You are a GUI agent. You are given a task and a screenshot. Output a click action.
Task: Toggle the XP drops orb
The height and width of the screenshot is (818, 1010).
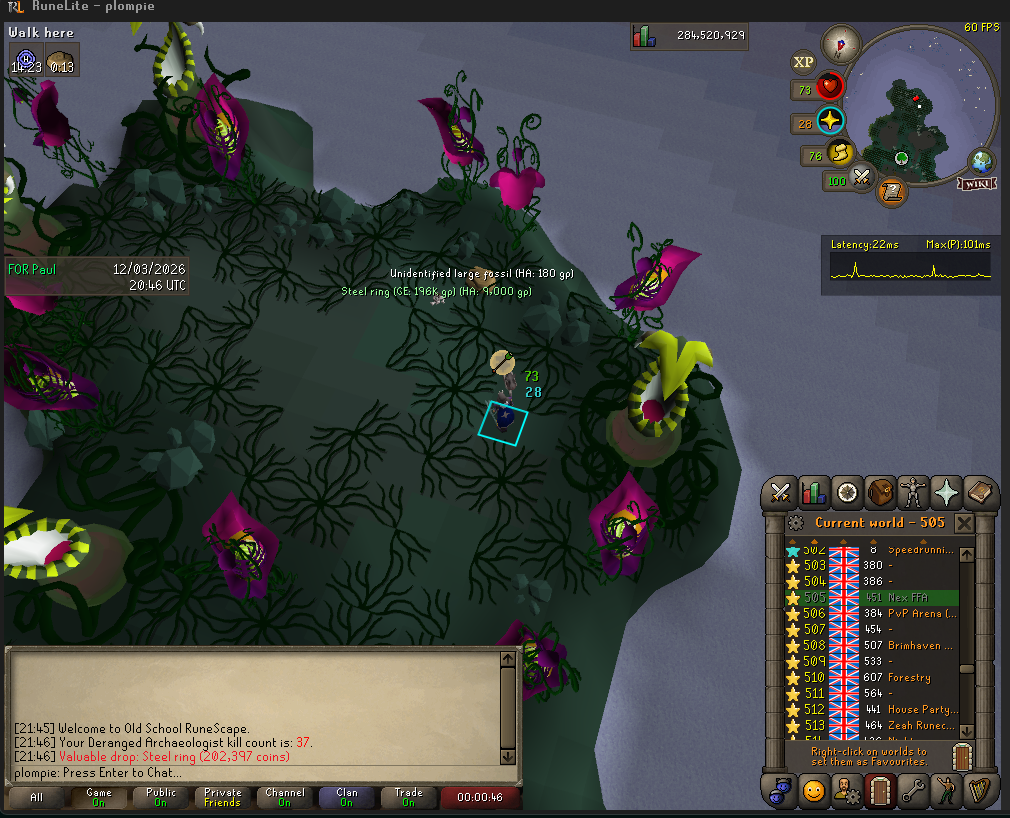[803, 62]
